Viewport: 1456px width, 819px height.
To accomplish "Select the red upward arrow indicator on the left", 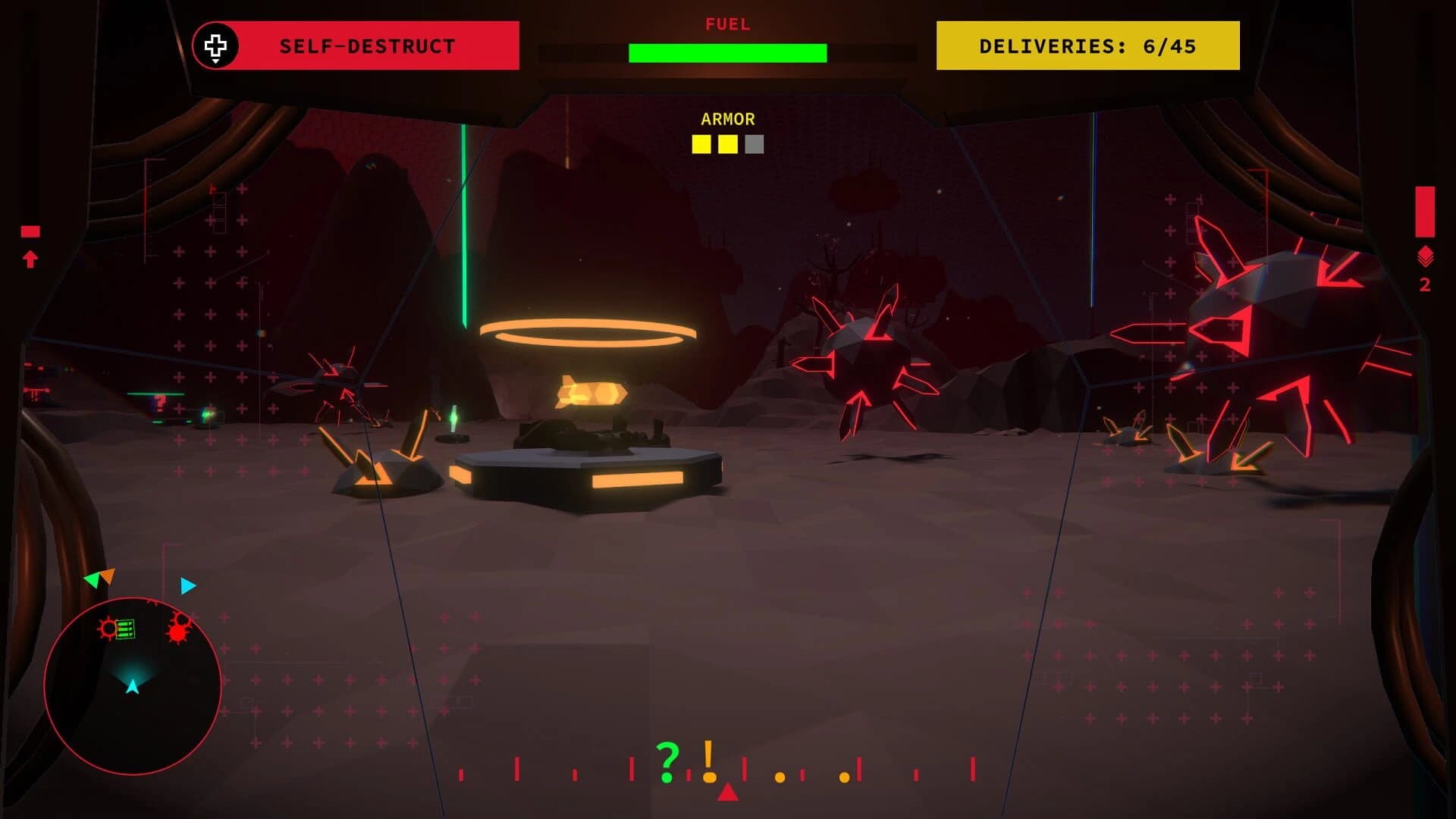I will coord(30,258).
